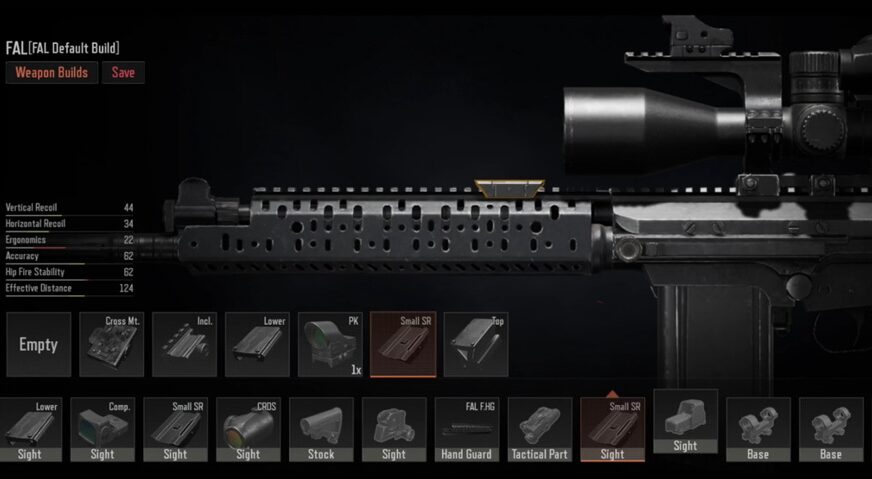The width and height of the screenshot is (872, 479).
Task: Equip the PK 1x red dot sight
Action: coord(331,344)
